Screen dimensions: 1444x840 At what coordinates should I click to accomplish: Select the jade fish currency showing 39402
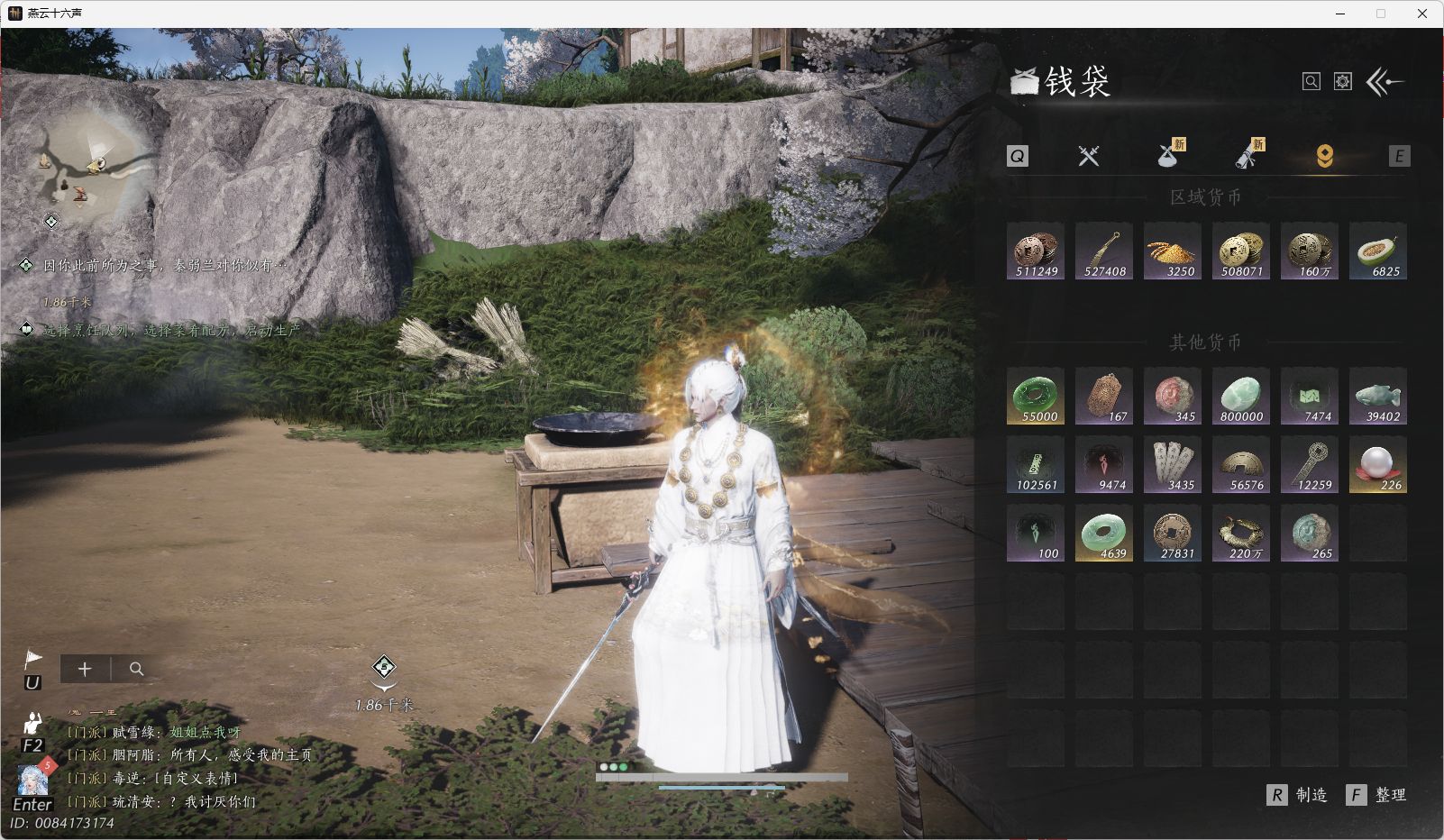pyautogui.click(x=1378, y=397)
